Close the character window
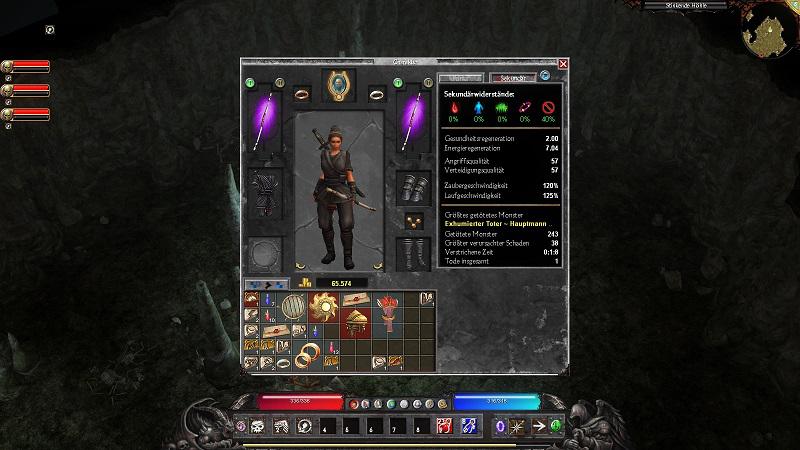The width and height of the screenshot is (800, 450). click(563, 64)
